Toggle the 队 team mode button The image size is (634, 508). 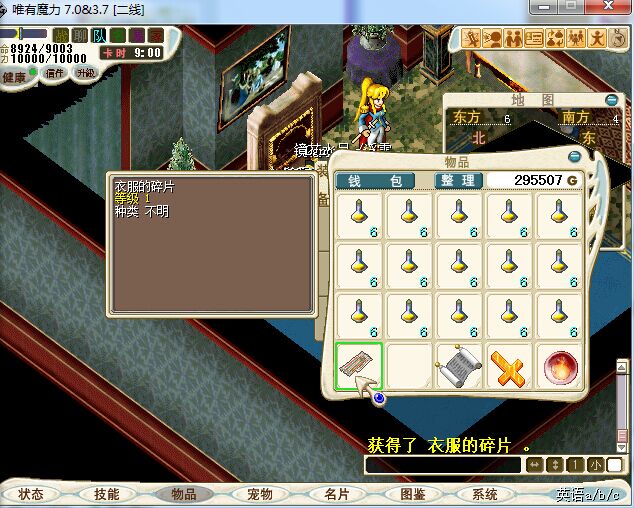[99, 36]
